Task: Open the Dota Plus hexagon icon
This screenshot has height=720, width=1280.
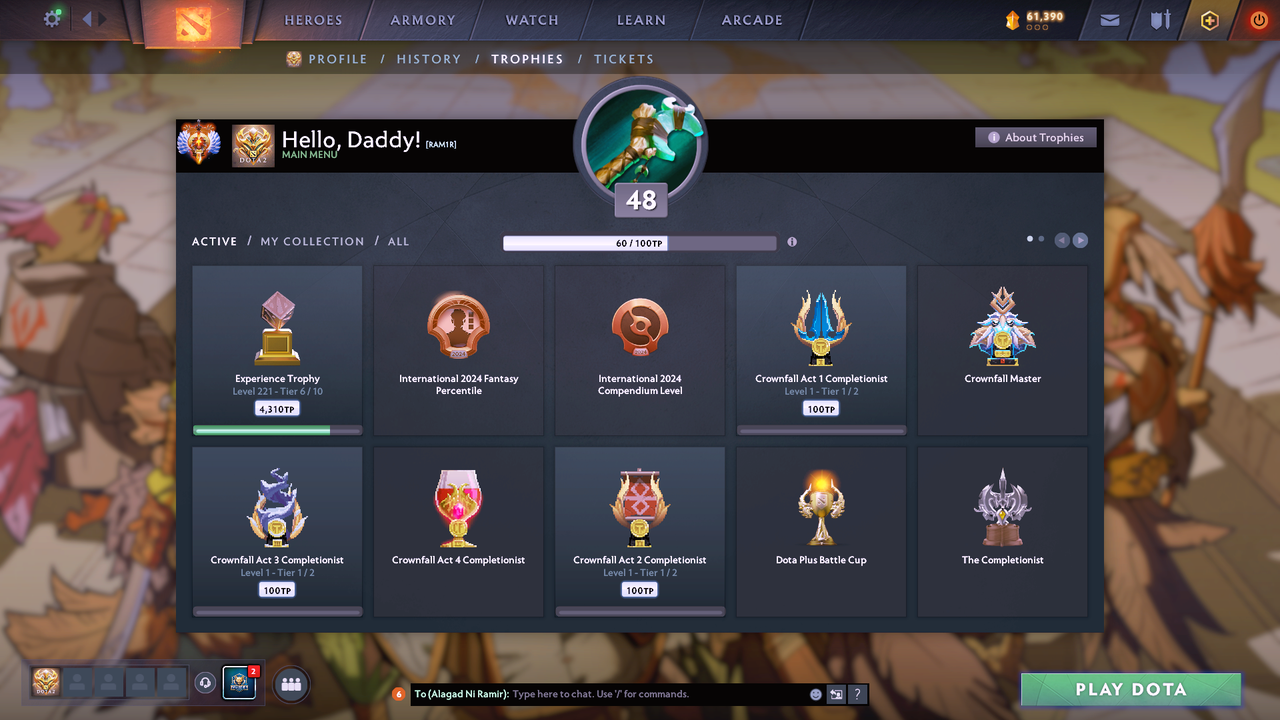Action: [1209, 20]
